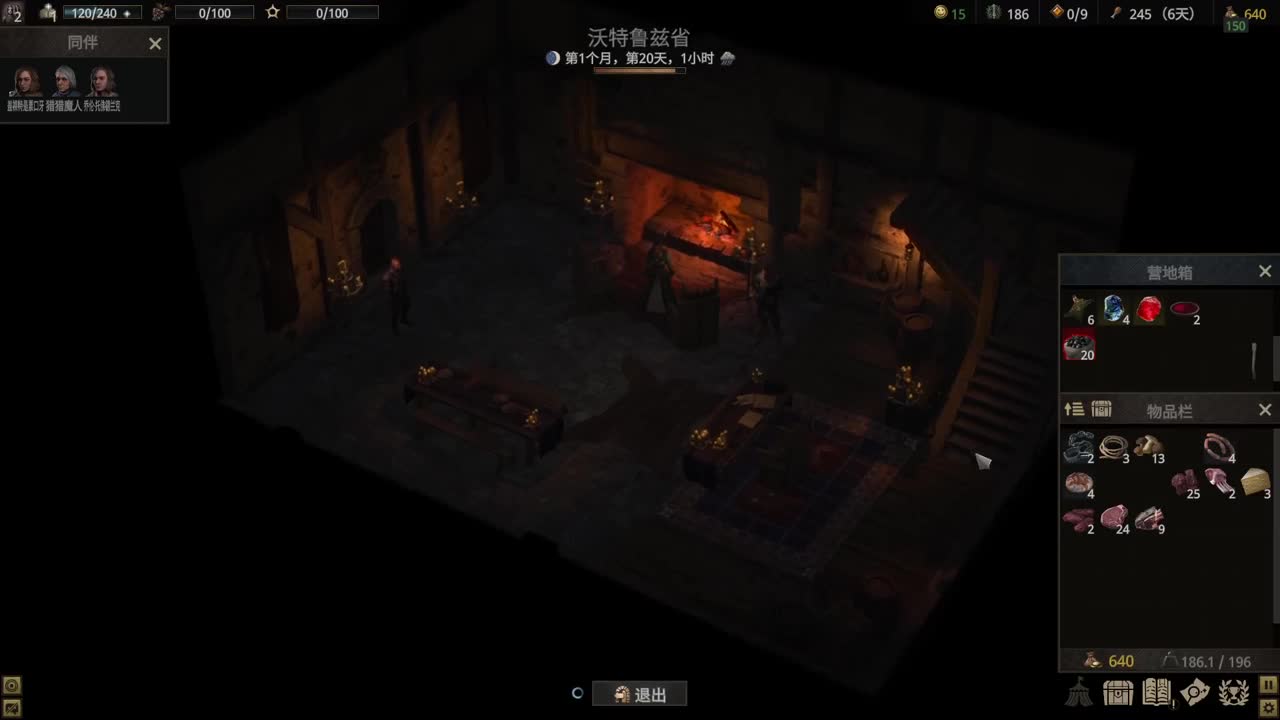
Task: Open the treasure chest icon on bottom toolbar
Action: [x=1116, y=691]
